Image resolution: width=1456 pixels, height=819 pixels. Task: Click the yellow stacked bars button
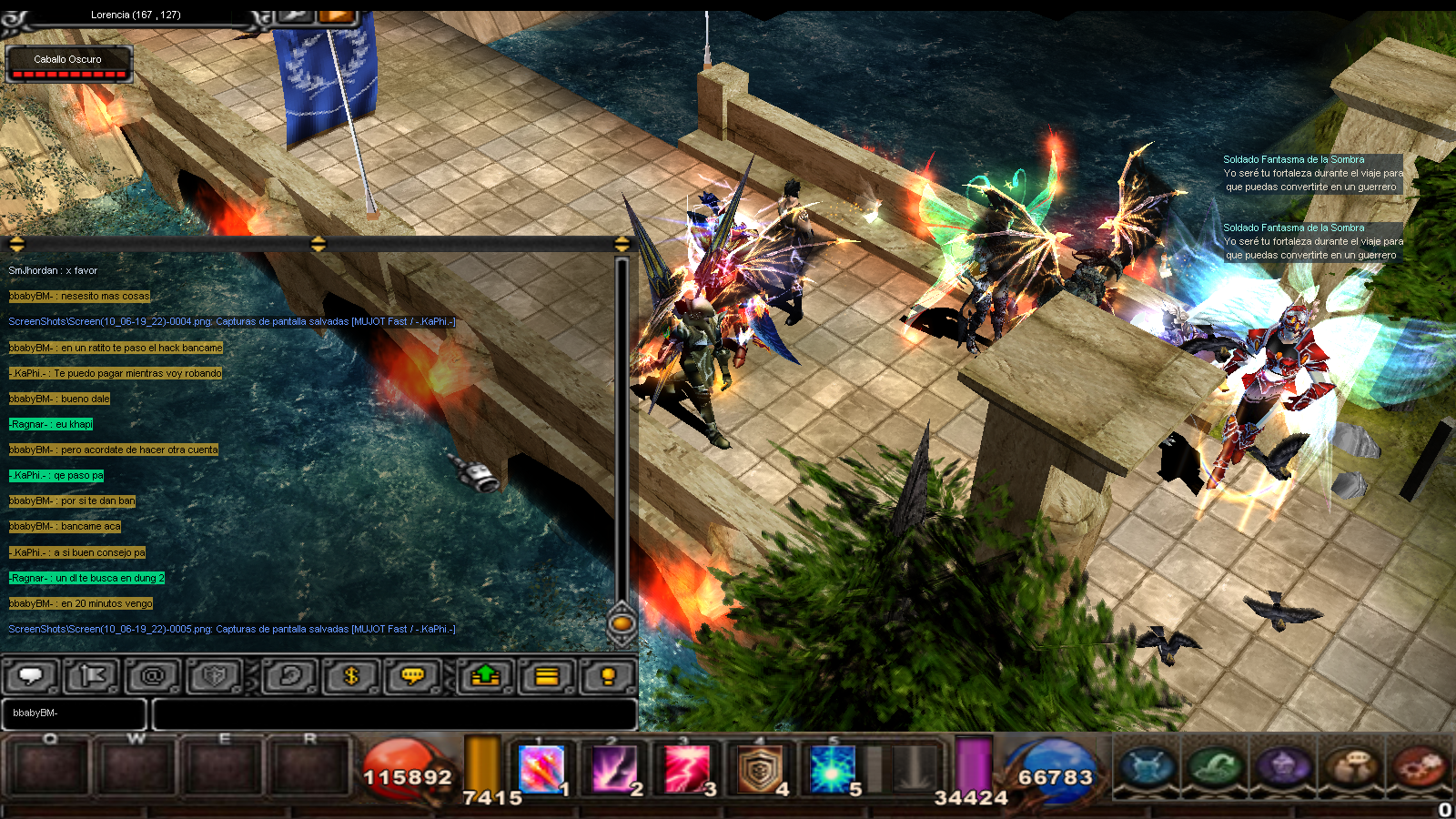tap(547, 676)
